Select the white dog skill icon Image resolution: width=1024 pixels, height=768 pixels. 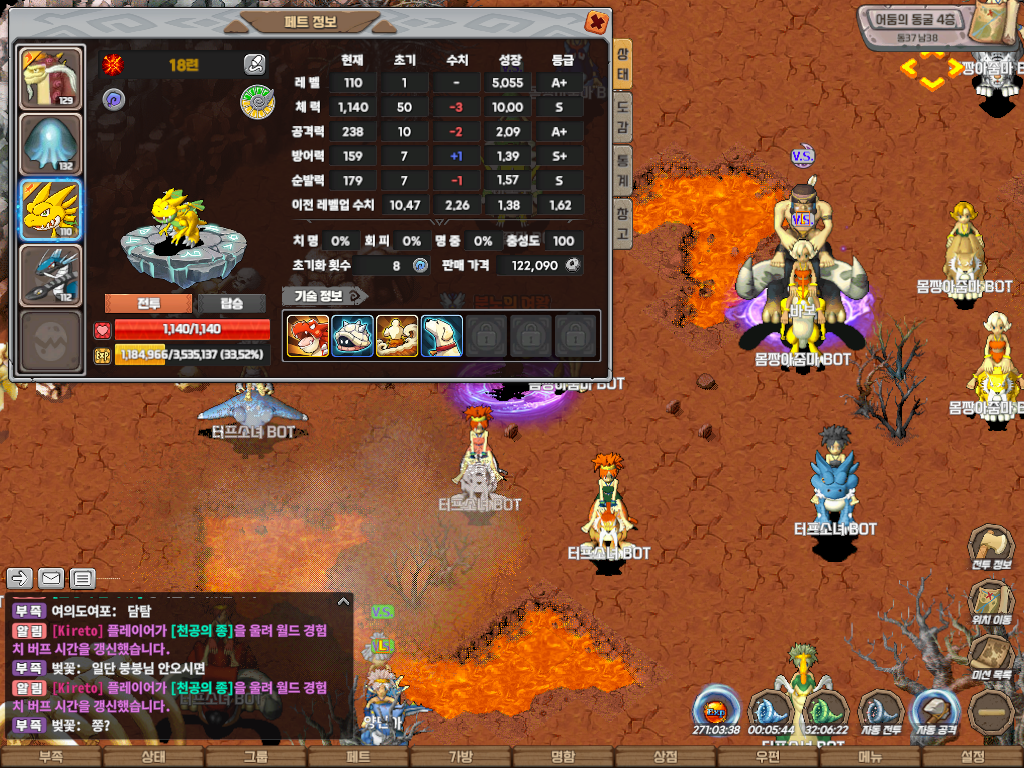(x=441, y=336)
